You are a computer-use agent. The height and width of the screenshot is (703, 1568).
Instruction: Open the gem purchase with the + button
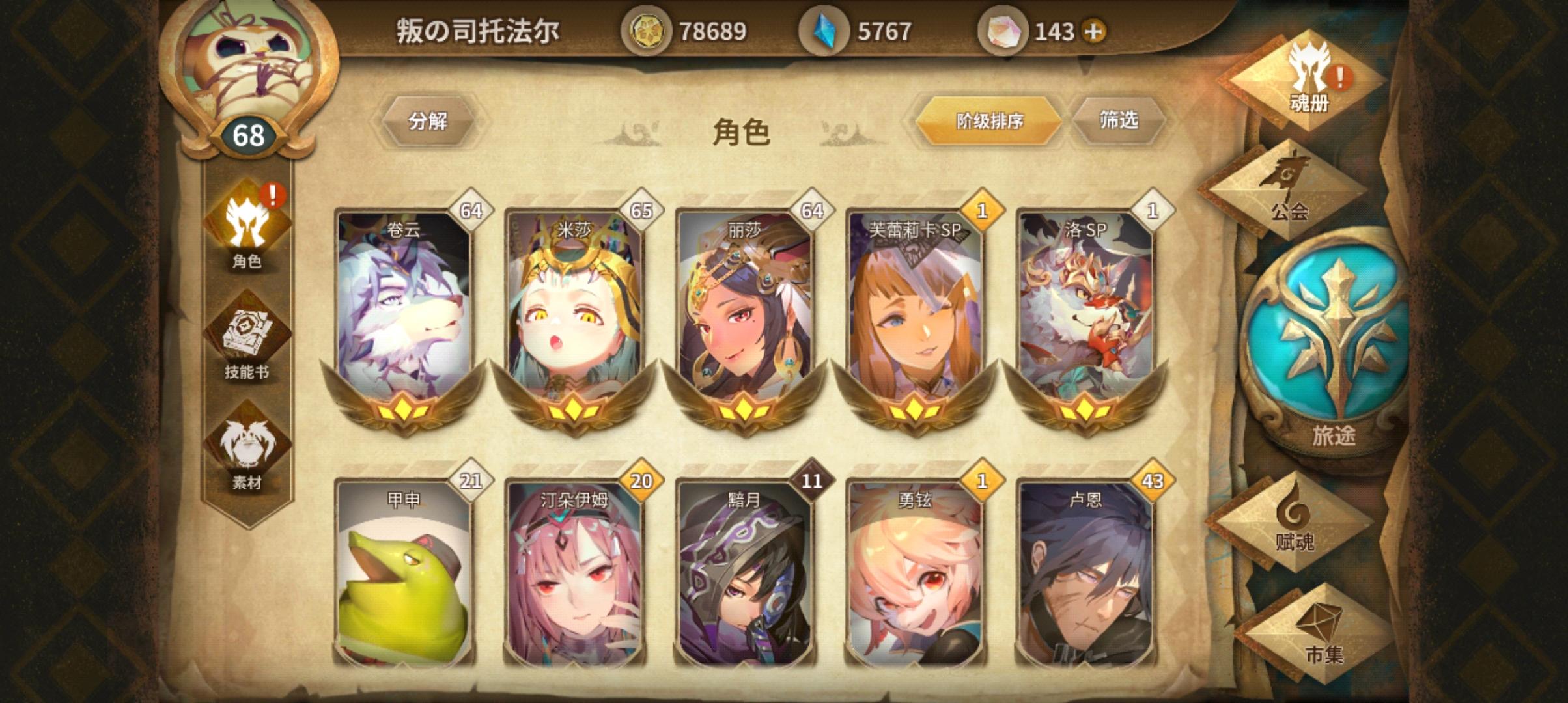tap(1091, 29)
